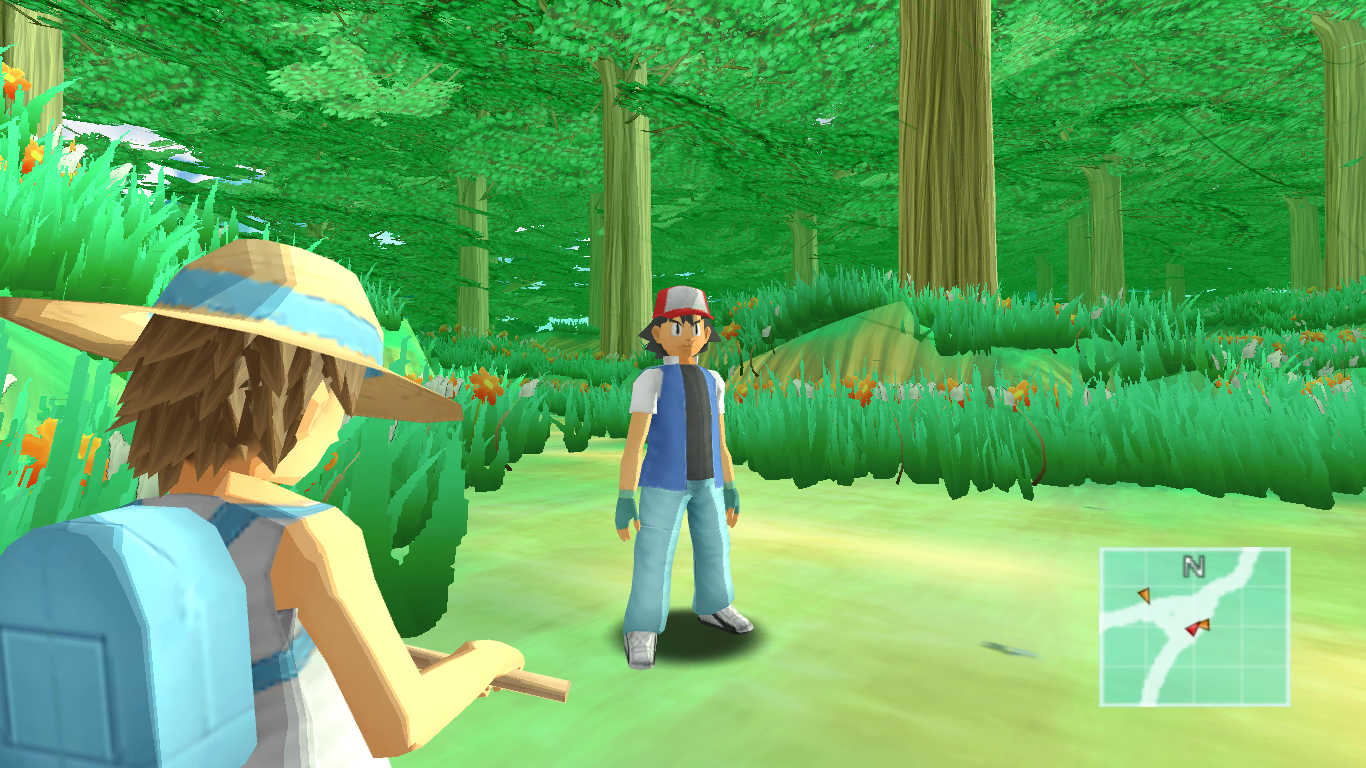Open the forest path minimap
The height and width of the screenshot is (768, 1366).
(x=1194, y=626)
